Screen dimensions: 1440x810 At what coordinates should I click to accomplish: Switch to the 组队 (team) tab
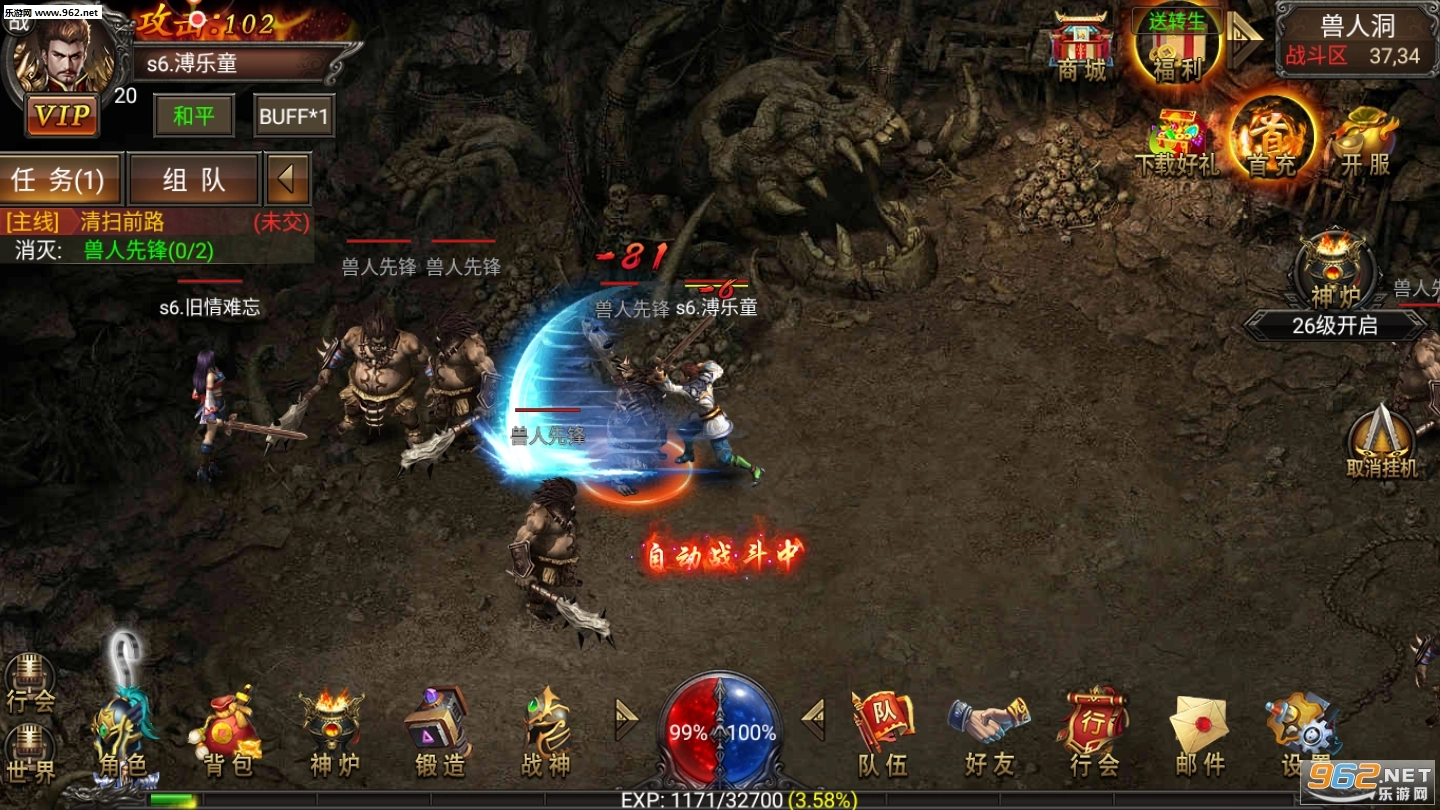click(194, 178)
